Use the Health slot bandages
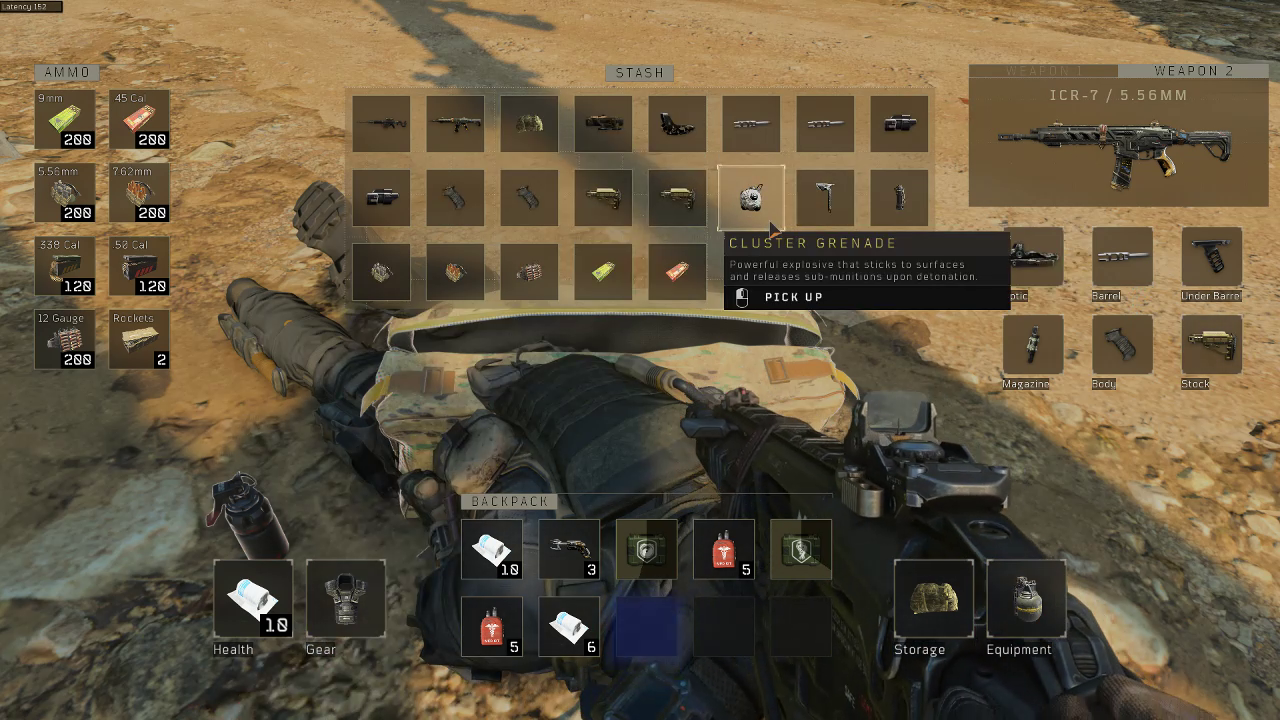The image size is (1280, 720). pyautogui.click(x=253, y=598)
